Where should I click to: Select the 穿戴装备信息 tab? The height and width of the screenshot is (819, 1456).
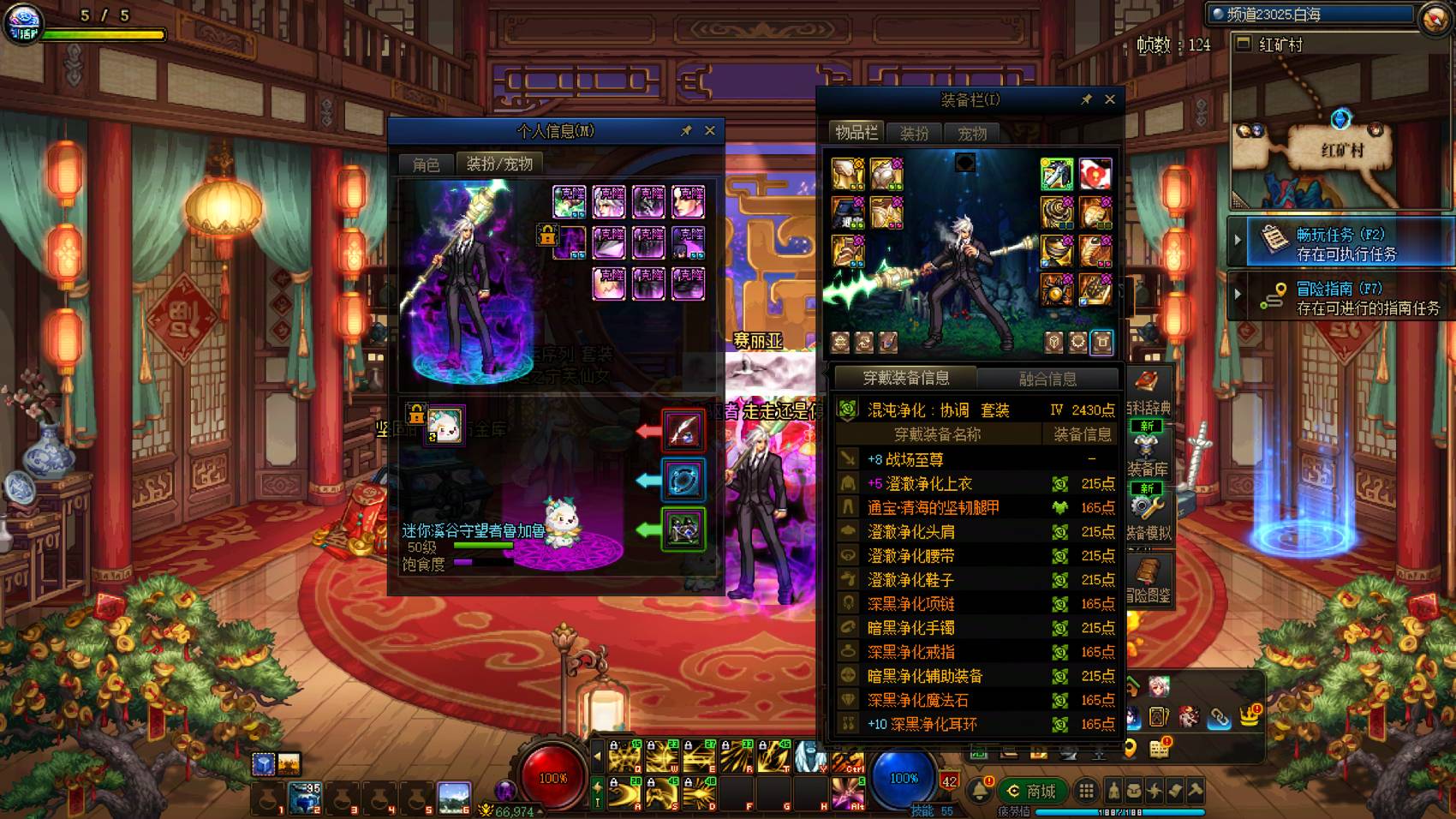[x=905, y=378]
